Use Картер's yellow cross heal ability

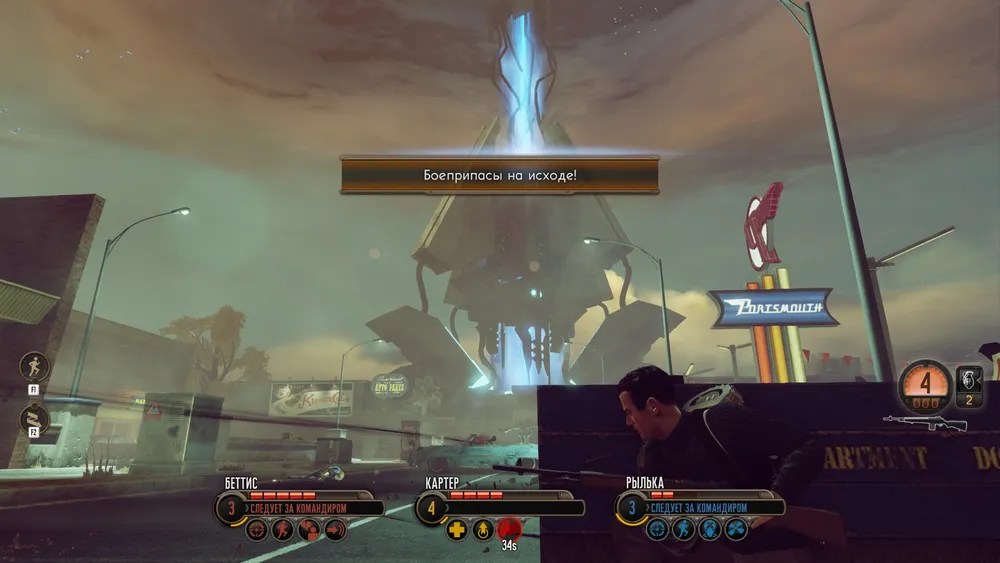click(457, 530)
